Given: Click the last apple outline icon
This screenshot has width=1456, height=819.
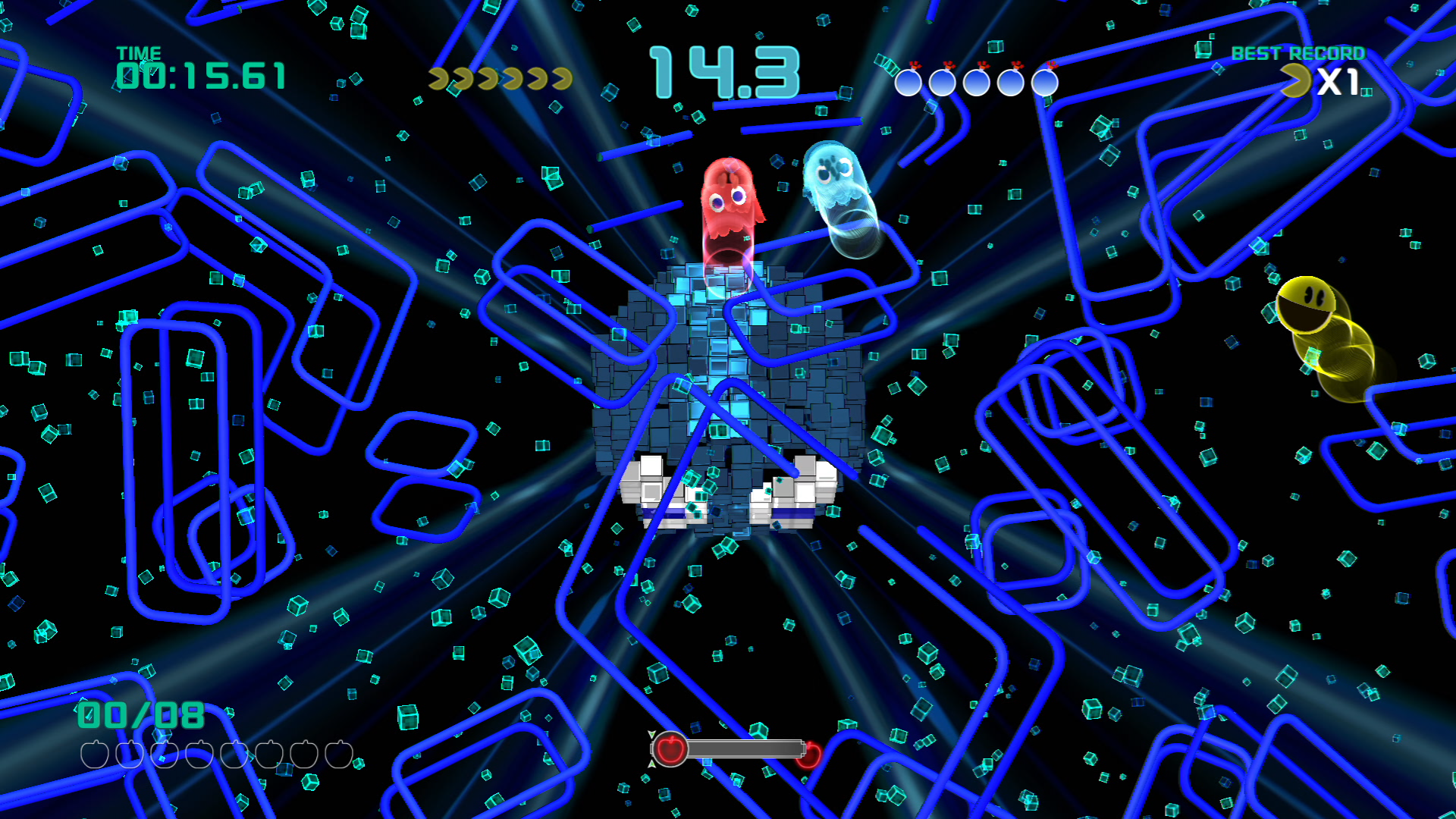Looking at the screenshot, I should point(340,755).
